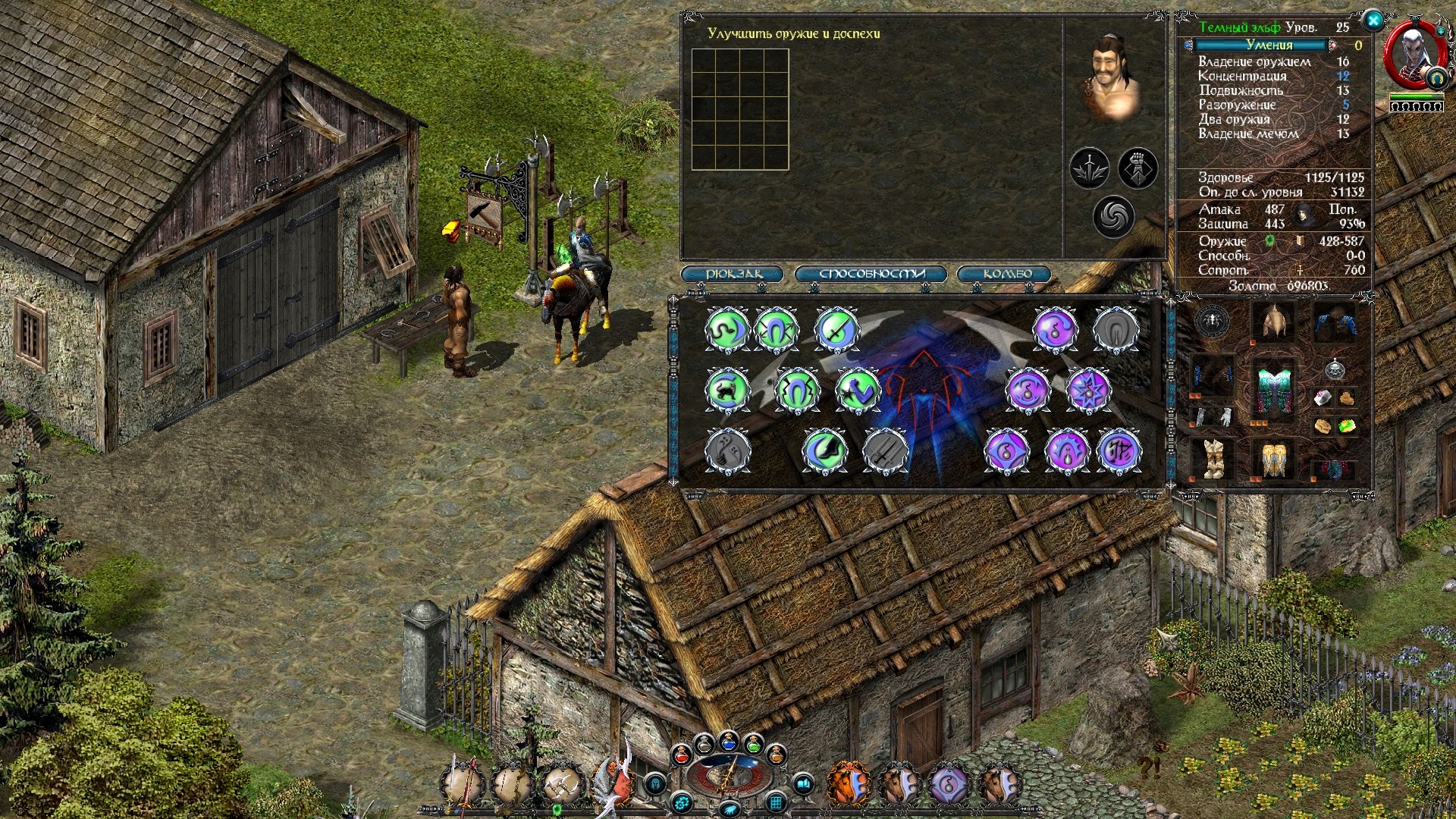Viewport: 1456px width, 819px height.
Task: Choose the green sword combat art
Action: click(x=836, y=329)
